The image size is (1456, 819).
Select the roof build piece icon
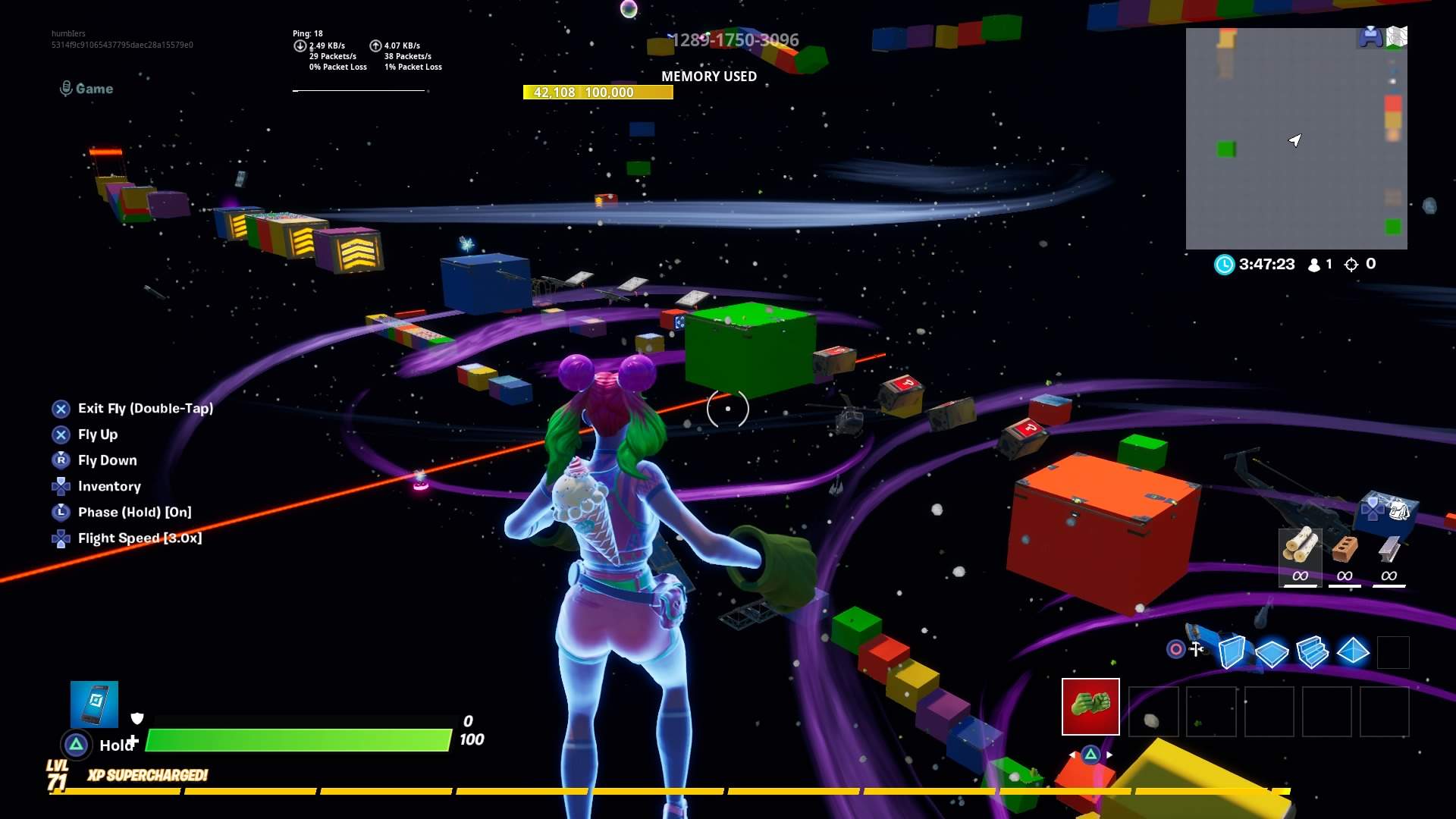(x=1353, y=651)
